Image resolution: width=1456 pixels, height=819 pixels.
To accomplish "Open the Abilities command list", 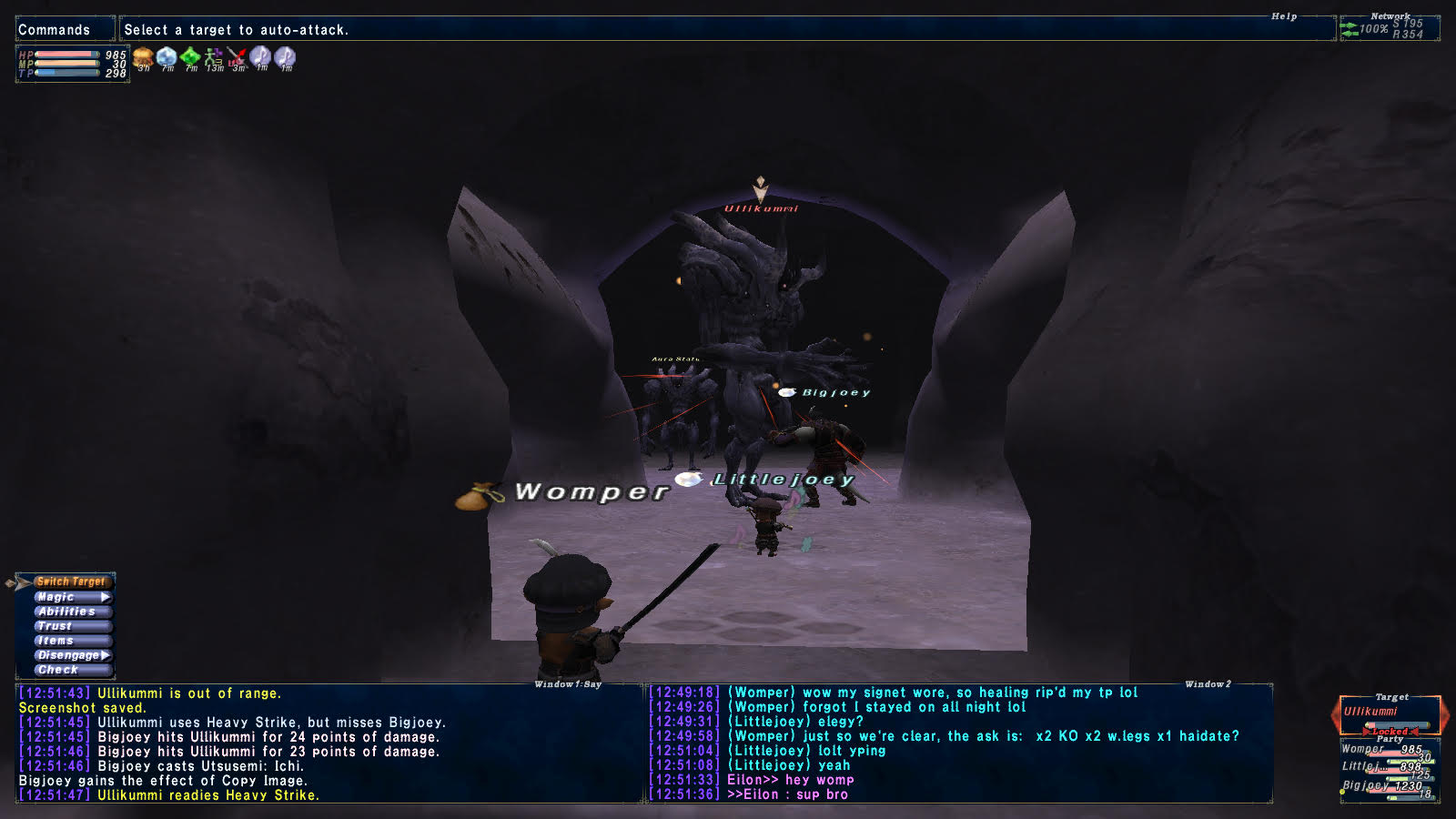I will 67,612.
